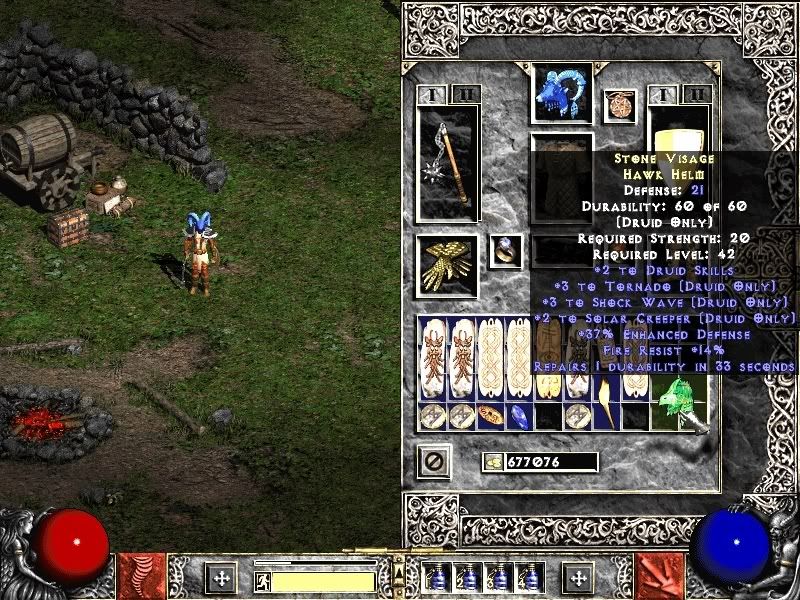
Task: Select the equipped amulet slot
Action: click(x=620, y=106)
